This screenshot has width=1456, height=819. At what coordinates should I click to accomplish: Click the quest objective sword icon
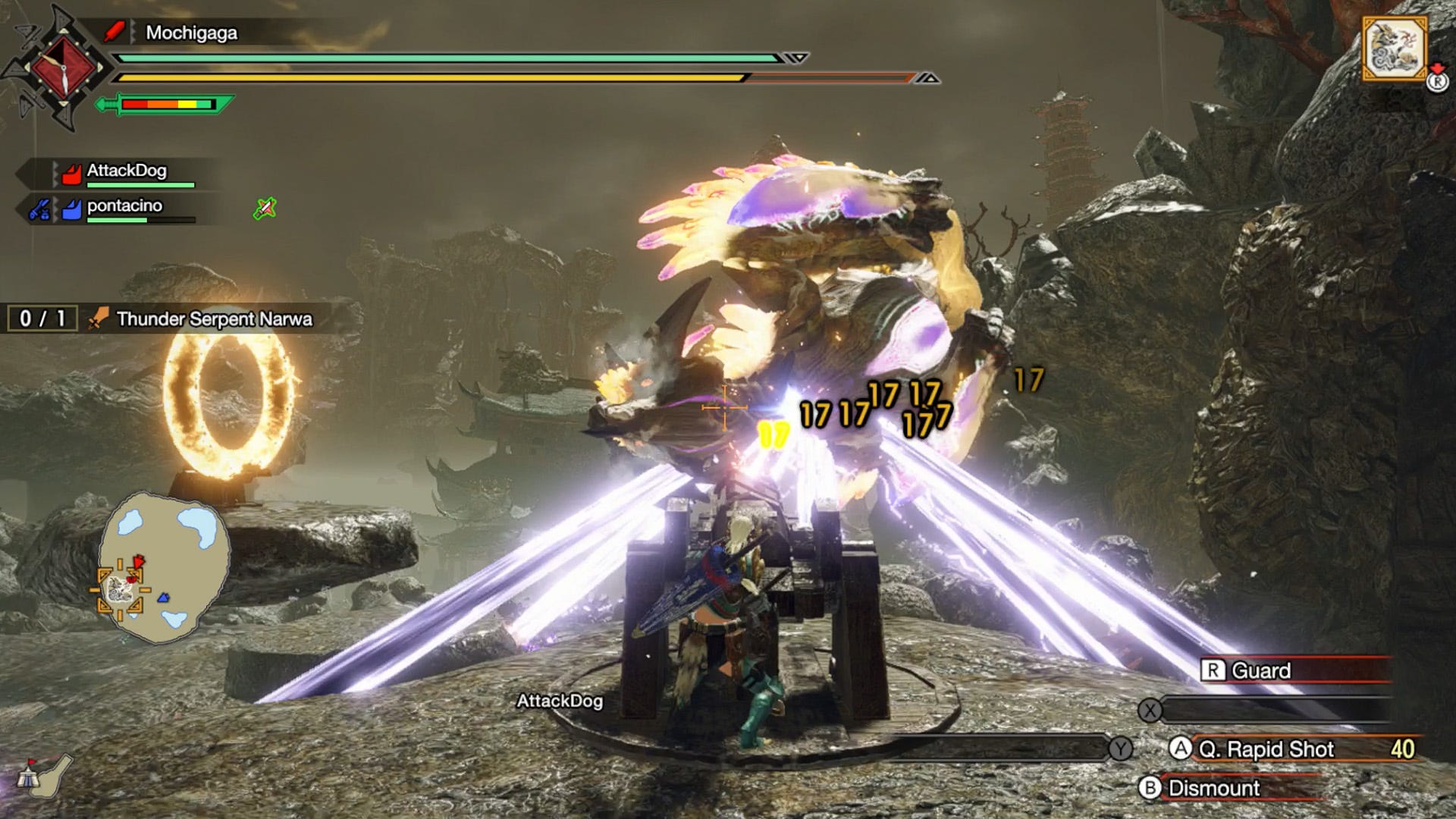coord(97,318)
